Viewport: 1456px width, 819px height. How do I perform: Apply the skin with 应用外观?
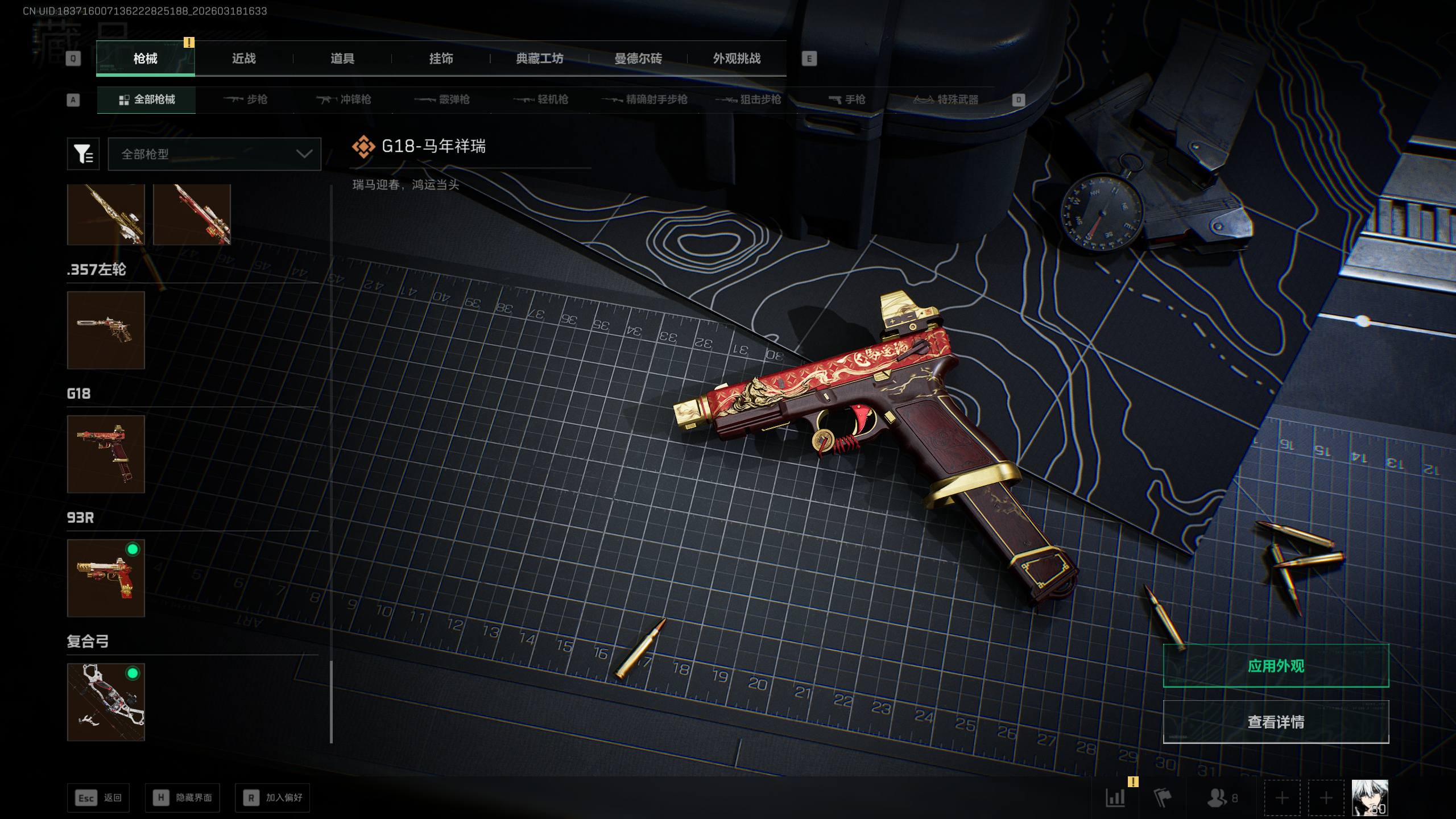1276,665
